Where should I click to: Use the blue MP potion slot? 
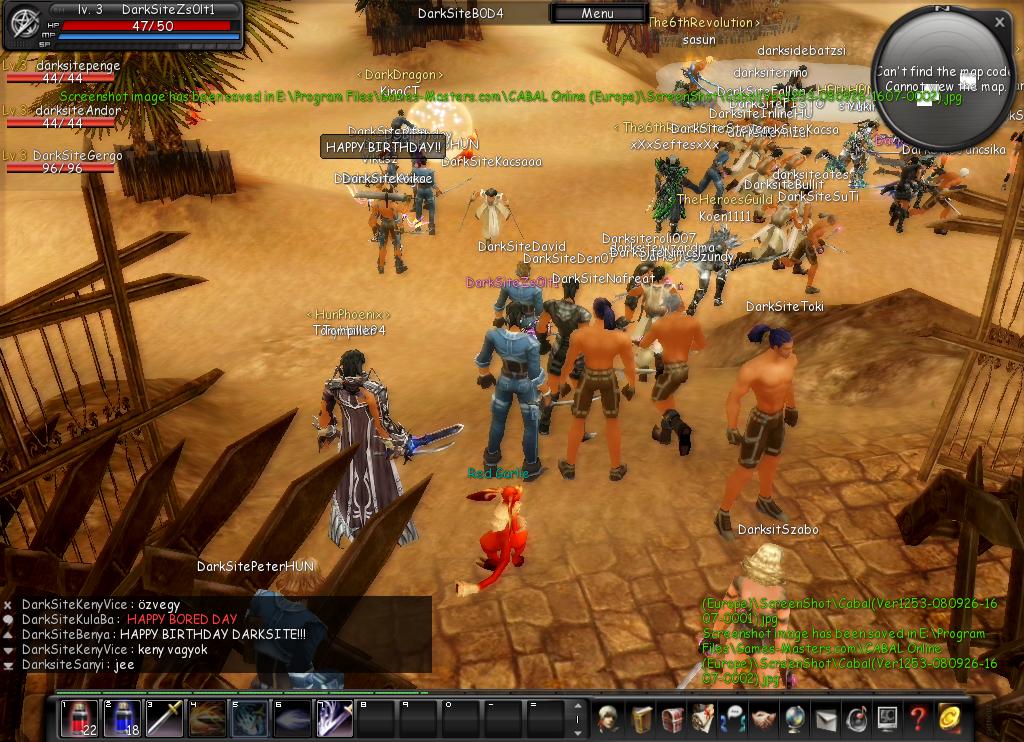click(123, 719)
